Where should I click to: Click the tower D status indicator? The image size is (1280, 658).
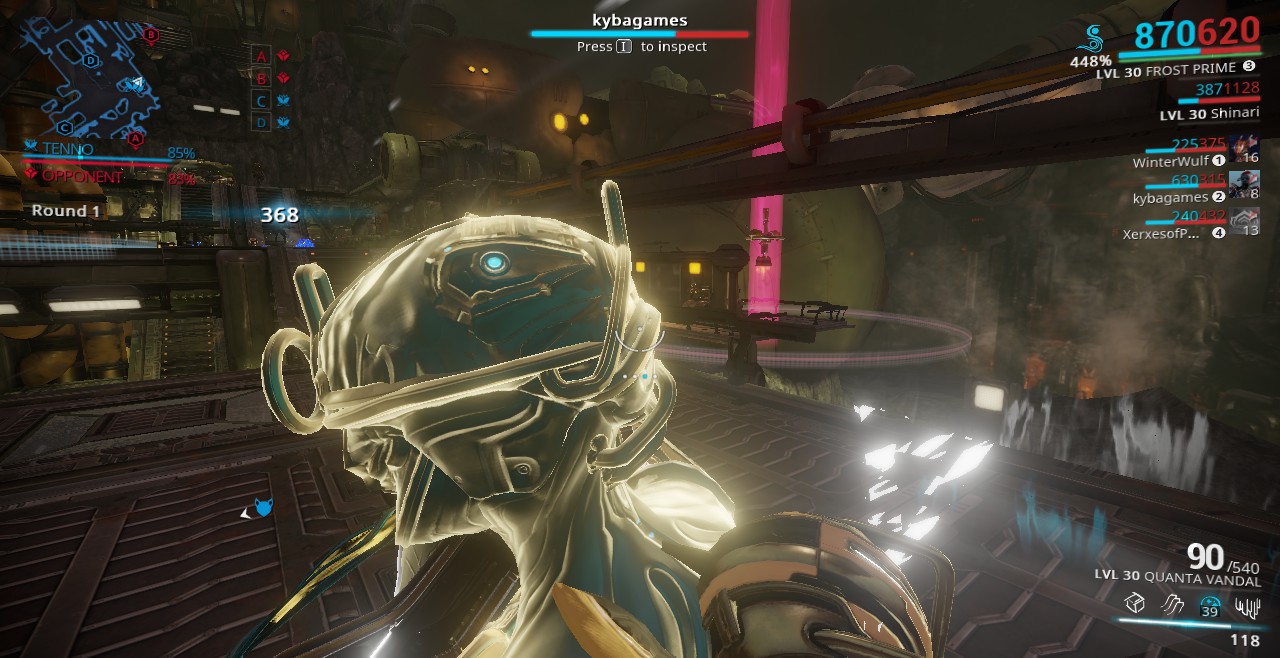coord(272,123)
